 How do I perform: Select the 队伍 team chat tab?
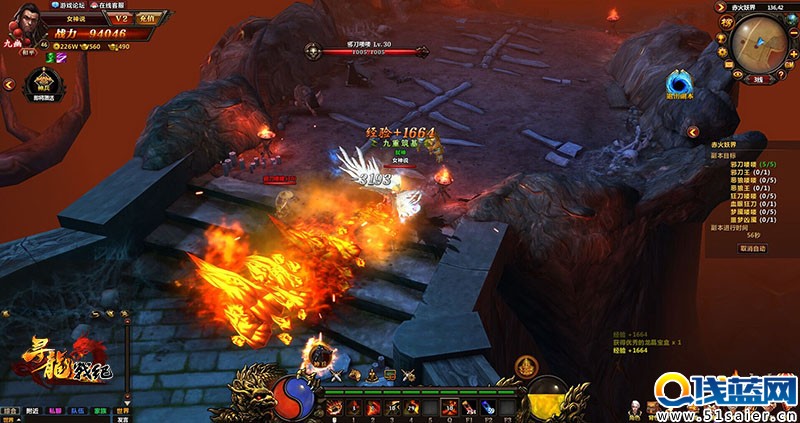pos(78,410)
